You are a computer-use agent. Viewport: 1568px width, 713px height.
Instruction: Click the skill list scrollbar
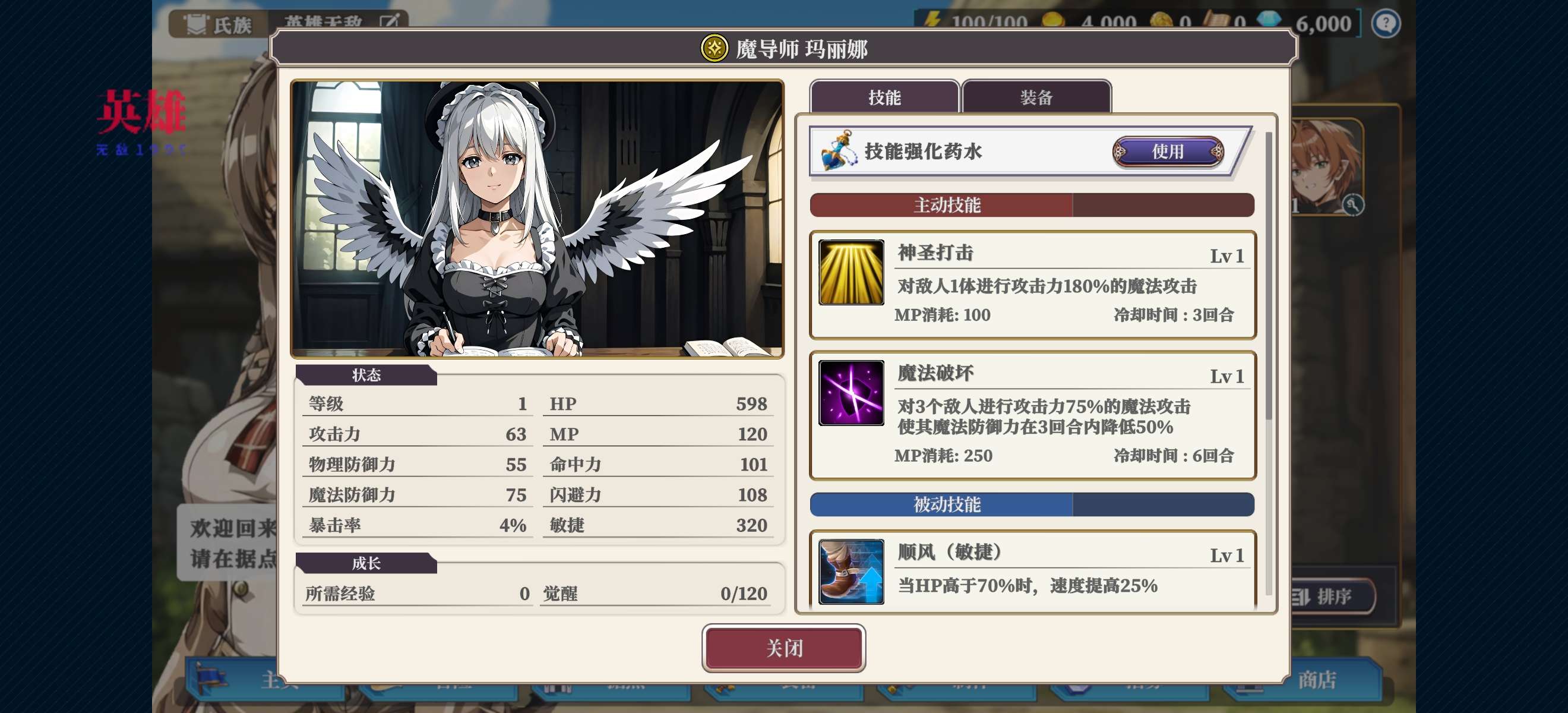(x=1269, y=274)
